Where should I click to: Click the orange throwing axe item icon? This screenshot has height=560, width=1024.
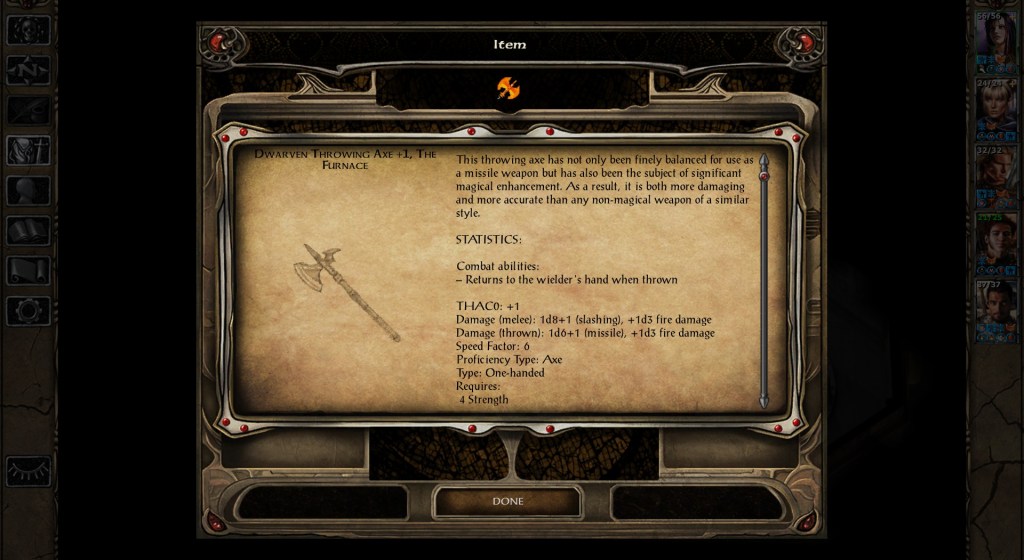[x=508, y=89]
